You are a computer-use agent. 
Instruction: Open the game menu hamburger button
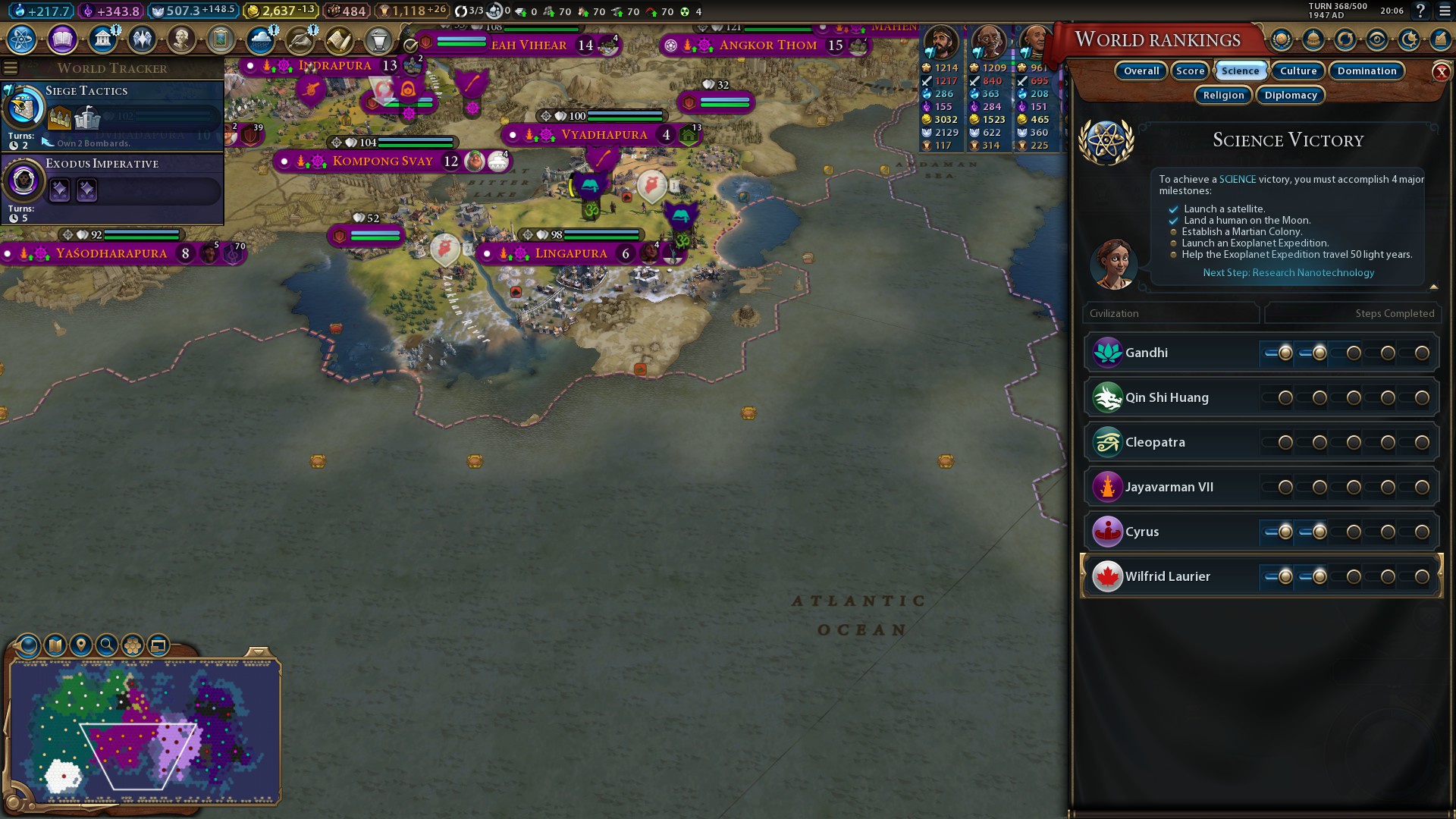pos(1444,11)
